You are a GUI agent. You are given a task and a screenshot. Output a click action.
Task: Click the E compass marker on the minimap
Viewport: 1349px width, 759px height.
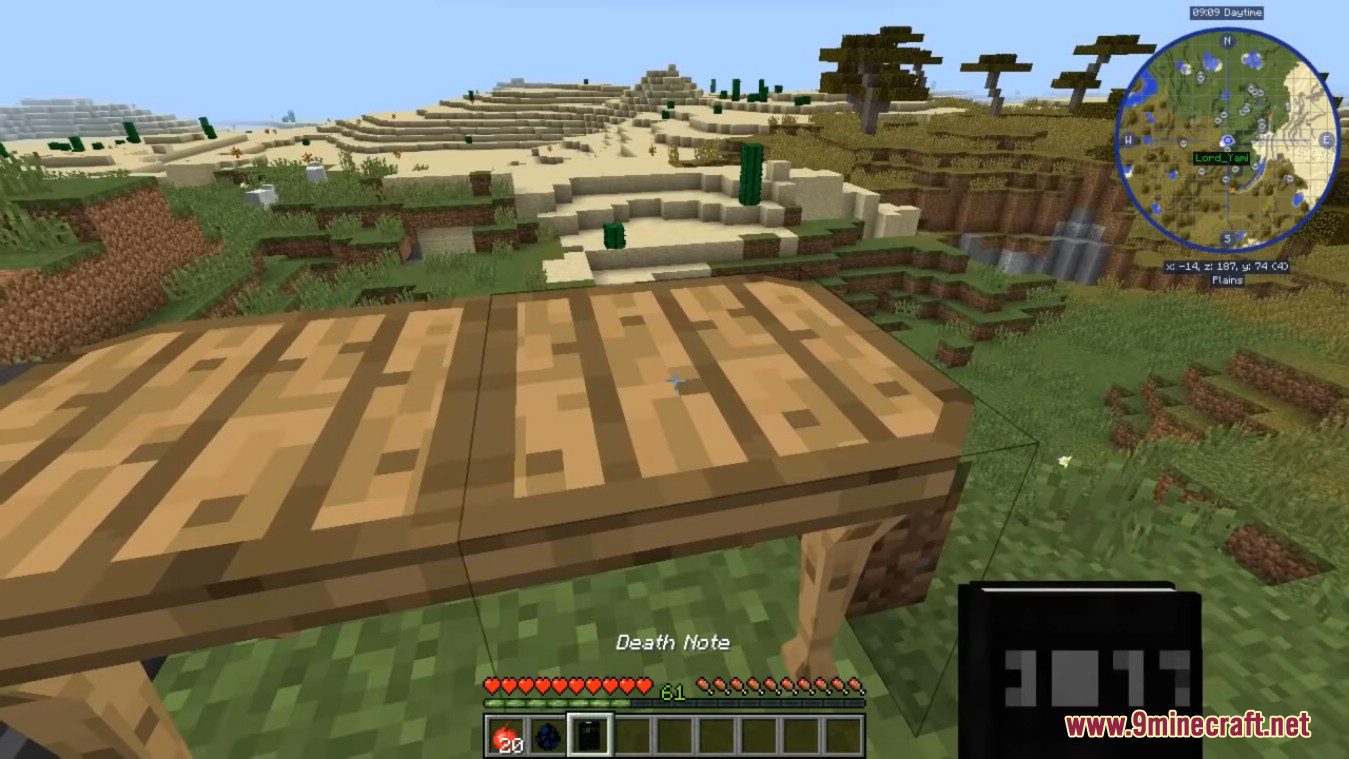pyautogui.click(x=1325, y=141)
